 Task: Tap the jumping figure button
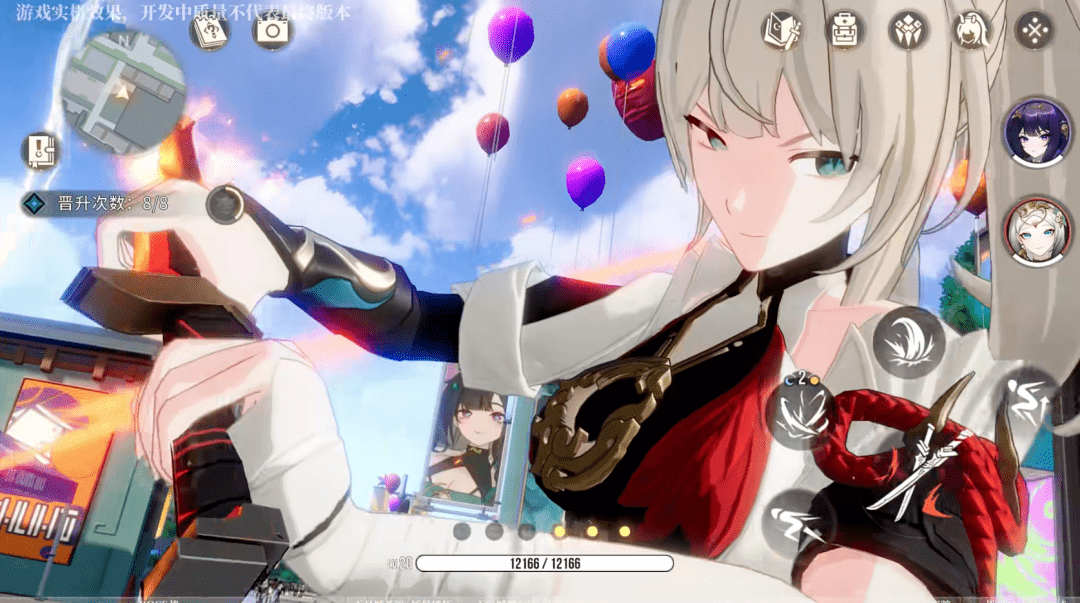click(x=1025, y=400)
